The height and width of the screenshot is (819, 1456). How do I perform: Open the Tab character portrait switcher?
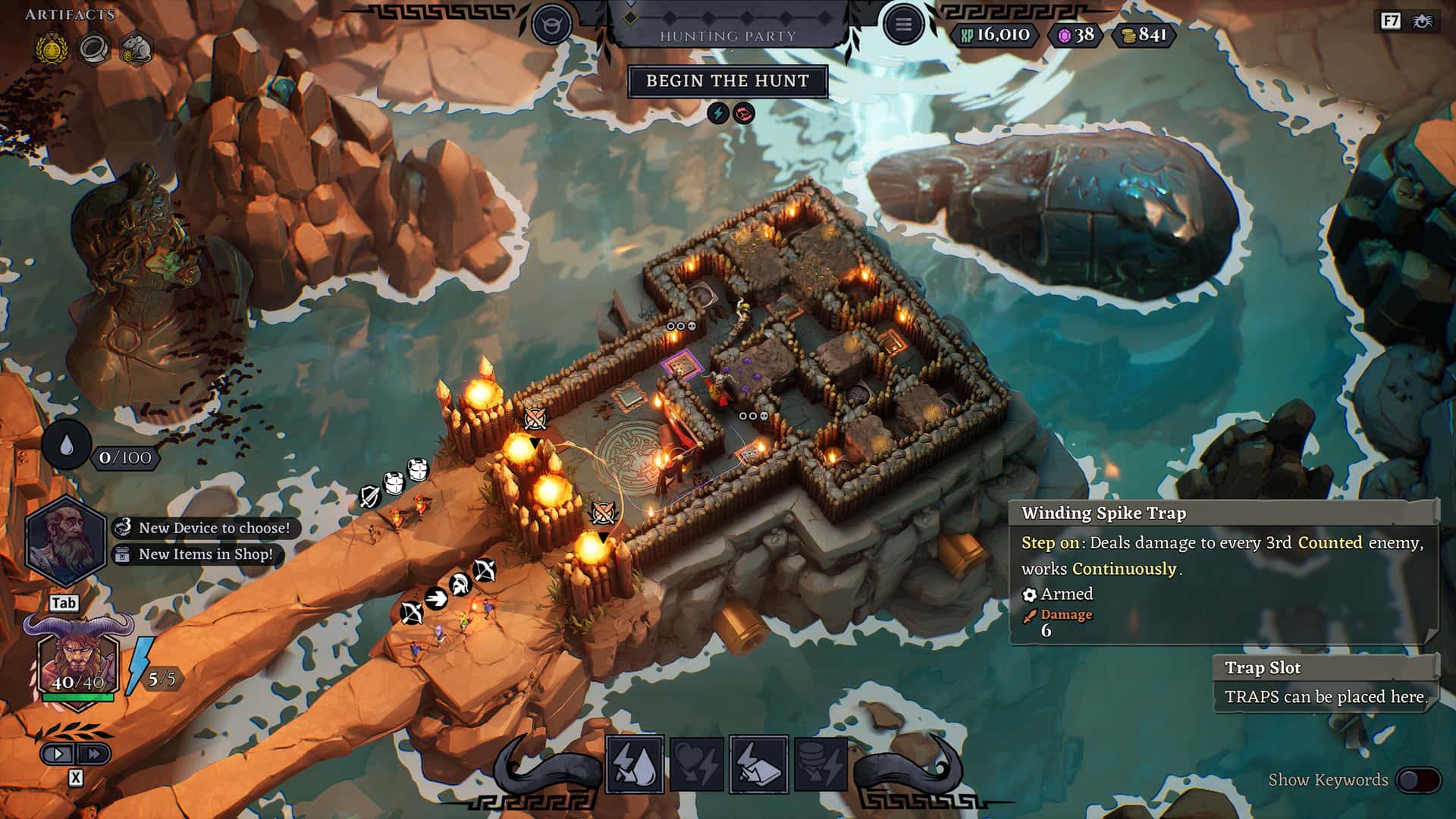click(67, 603)
